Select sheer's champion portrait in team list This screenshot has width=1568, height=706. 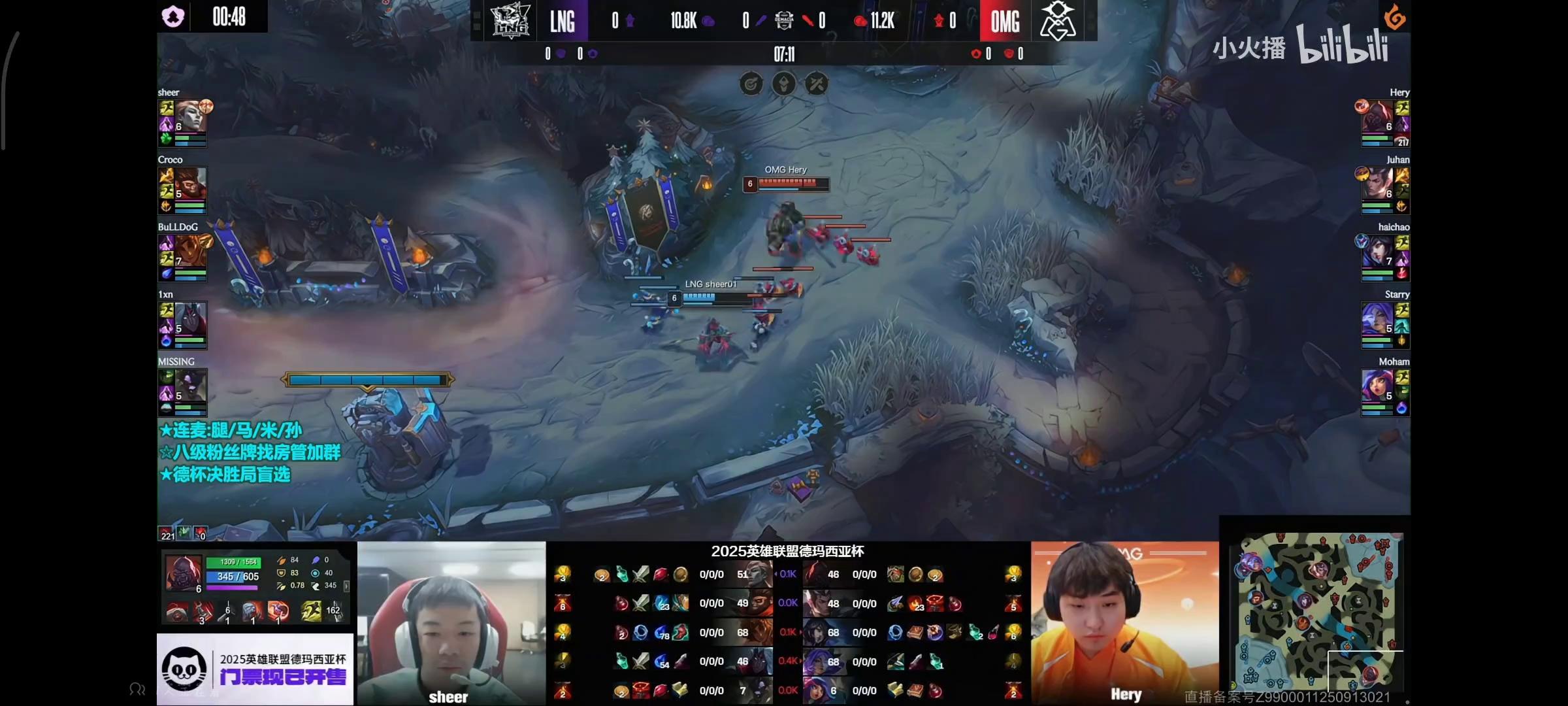pyautogui.click(x=190, y=116)
